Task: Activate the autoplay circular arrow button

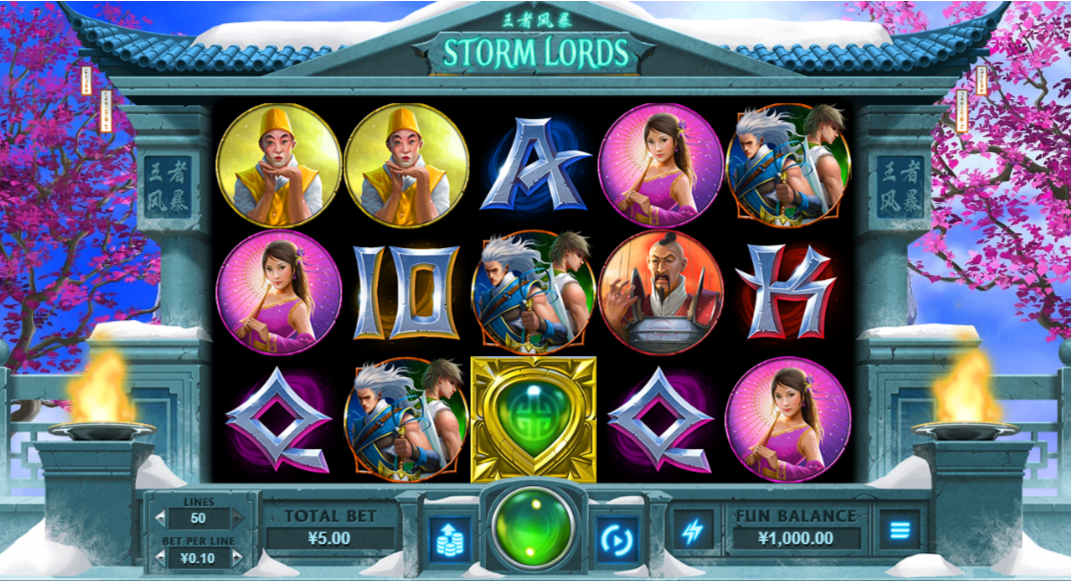Action: pos(616,537)
